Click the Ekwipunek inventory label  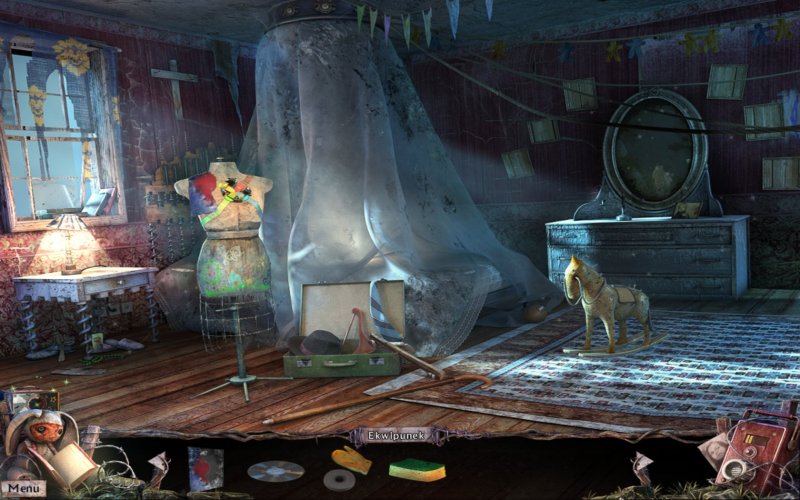(x=396, y=436)
